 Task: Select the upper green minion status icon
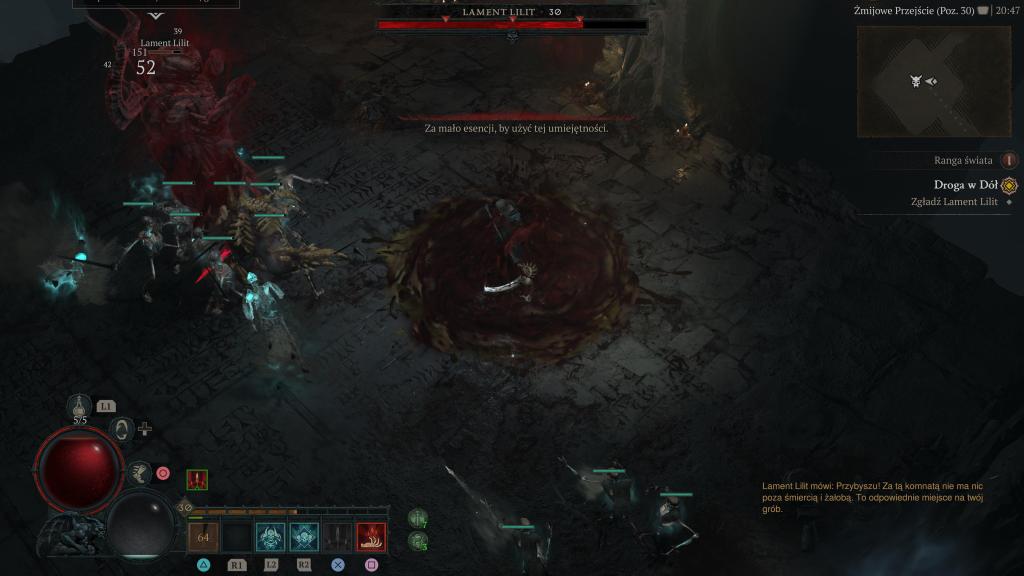coord(418,518)
